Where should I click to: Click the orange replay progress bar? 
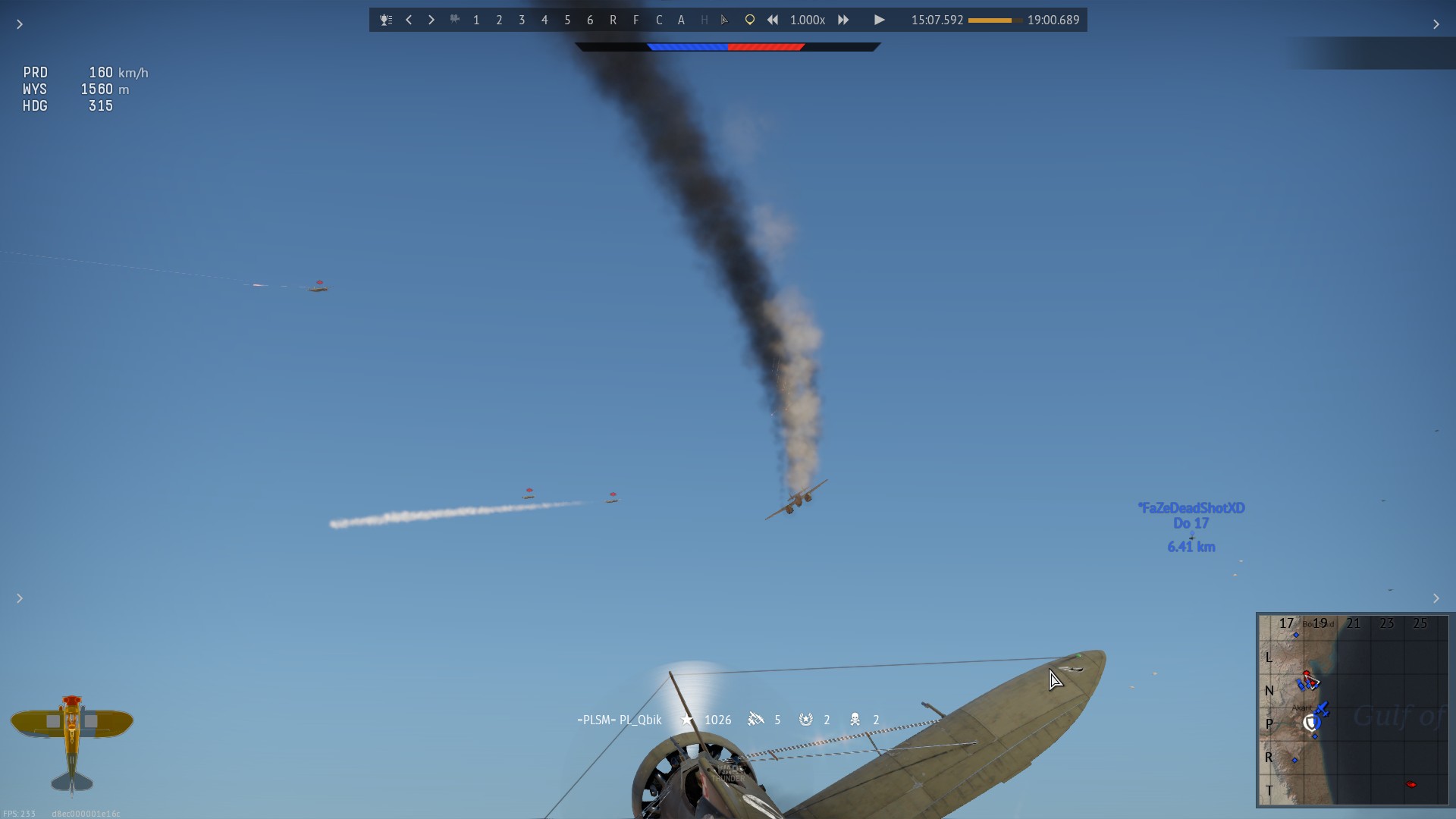tap(994, 20)
